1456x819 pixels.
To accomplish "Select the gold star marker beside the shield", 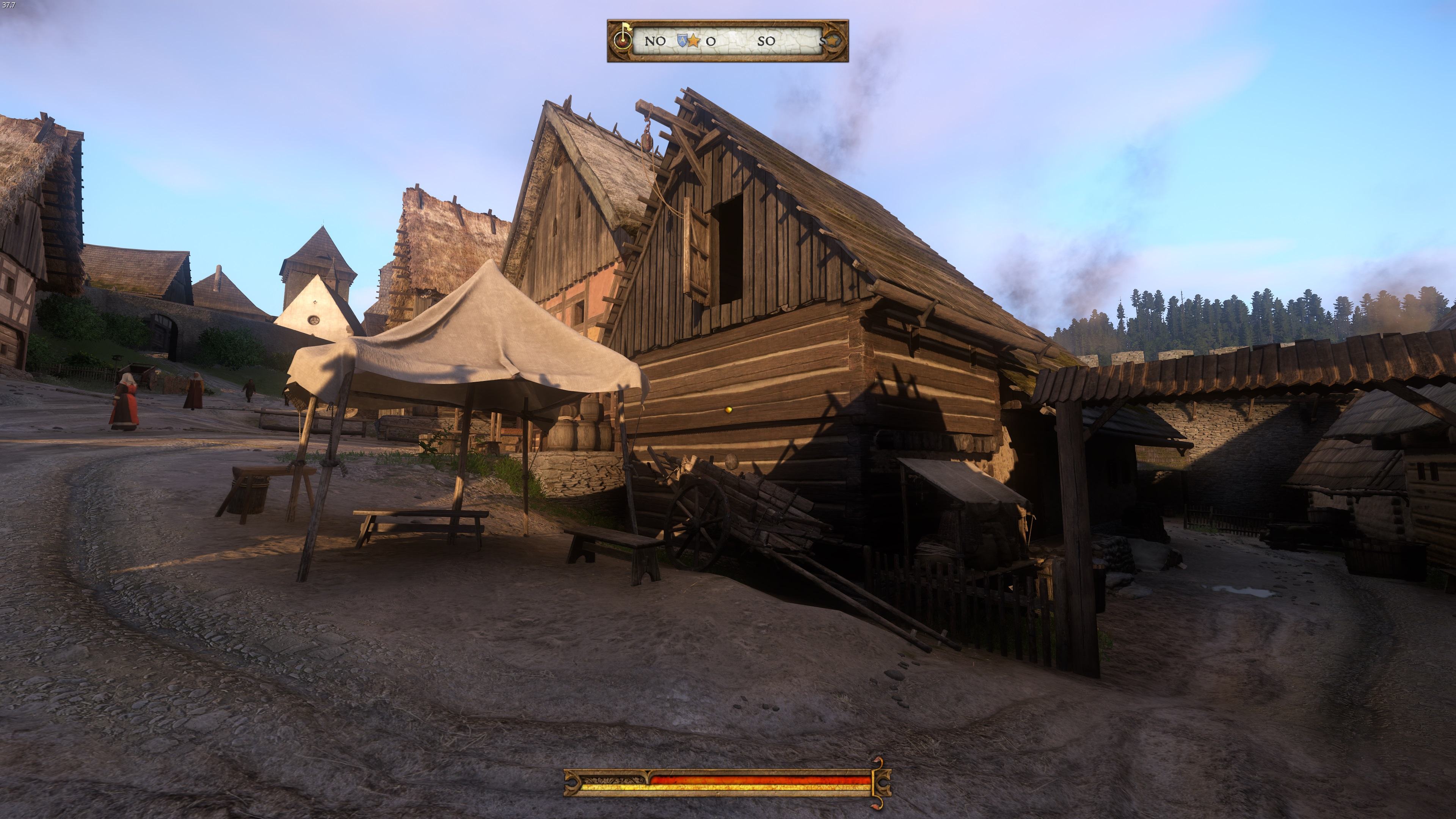I will point(693,41).
